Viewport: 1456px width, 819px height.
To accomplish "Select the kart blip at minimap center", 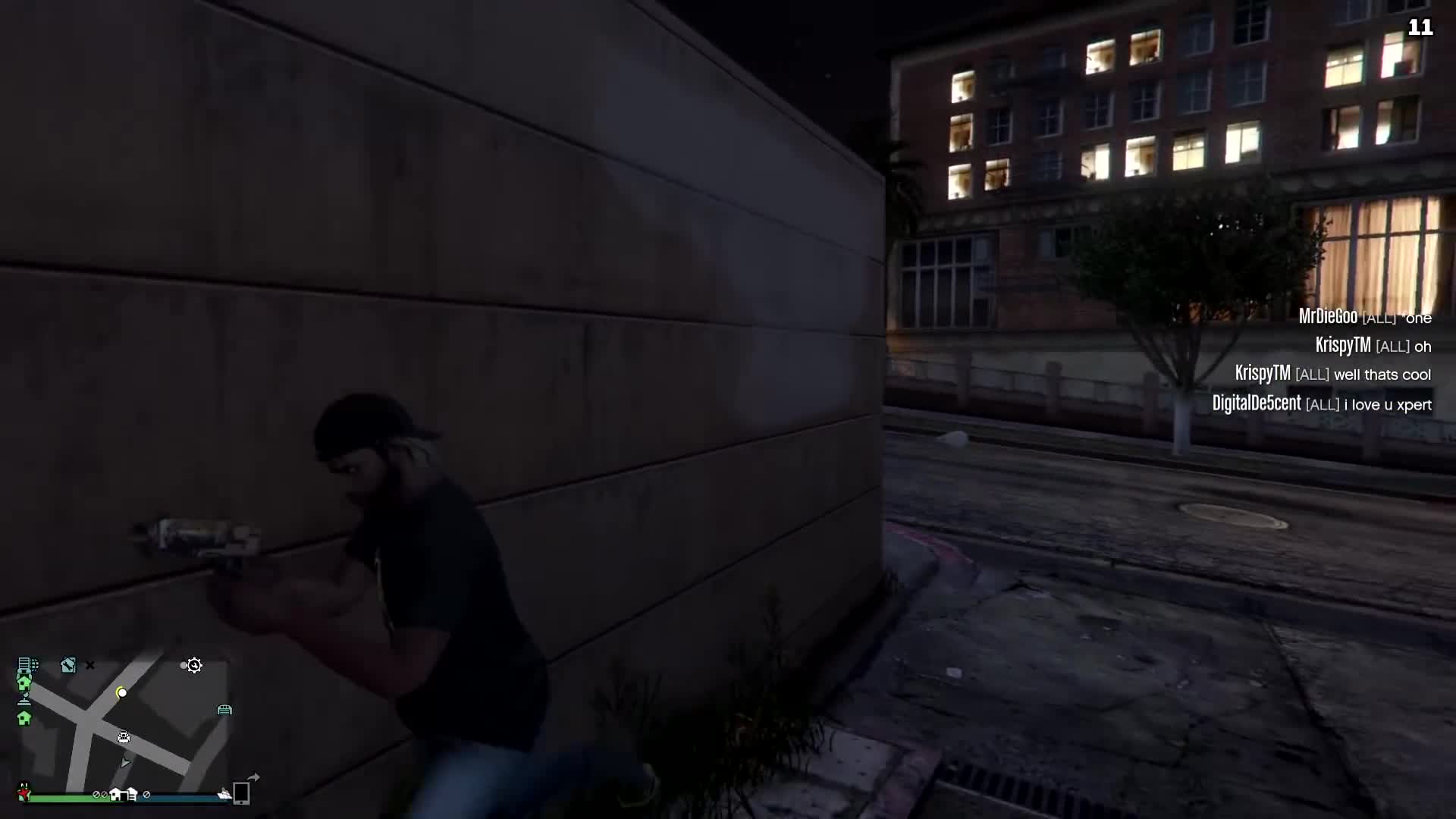I will (x=123, y=736).
